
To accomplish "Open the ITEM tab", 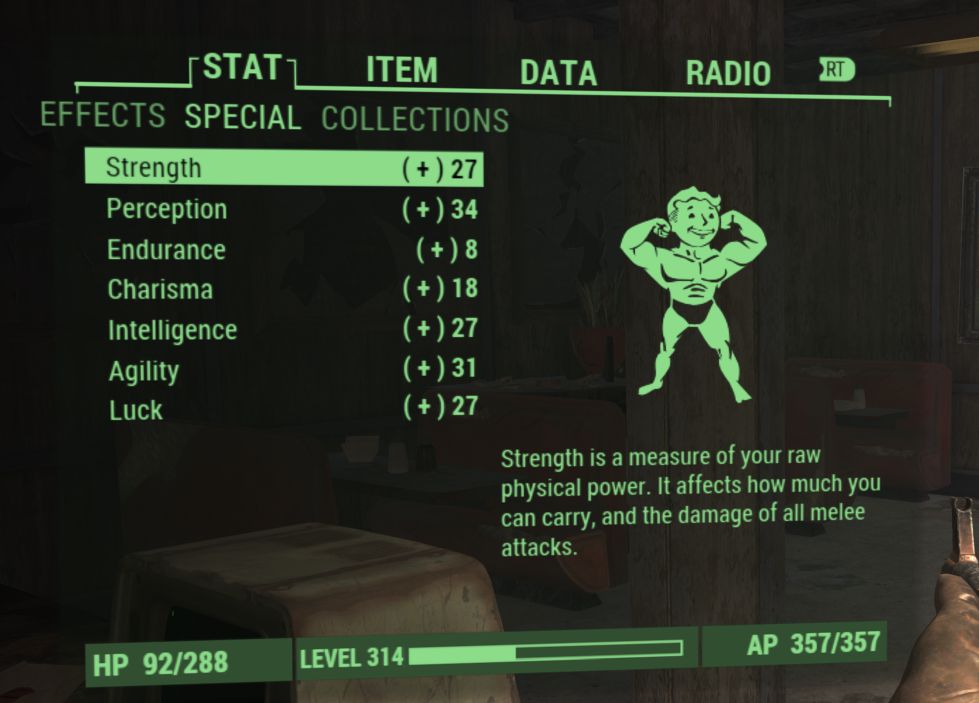I will (x=401, y=71).
